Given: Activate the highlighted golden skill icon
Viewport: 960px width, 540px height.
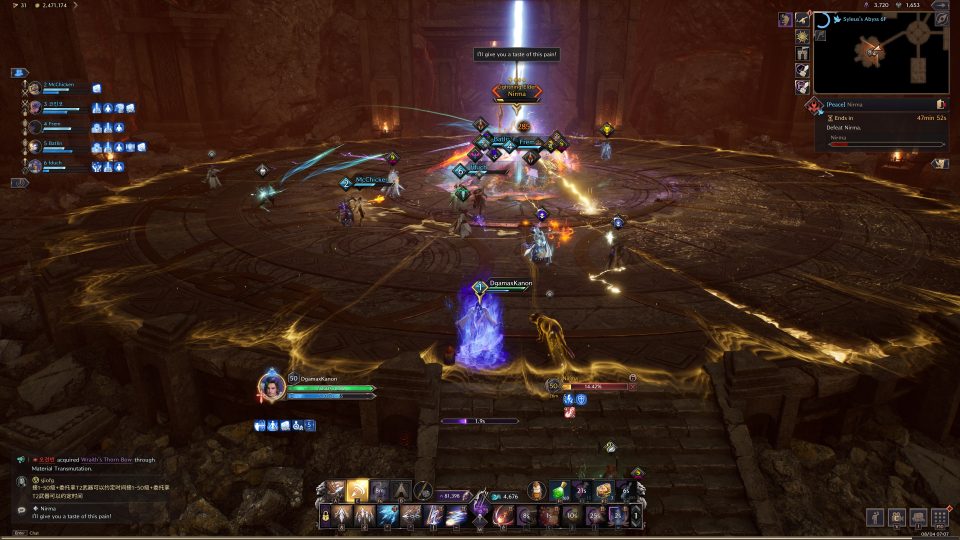Looking at the screenshot, I should (x=356, y=490).
